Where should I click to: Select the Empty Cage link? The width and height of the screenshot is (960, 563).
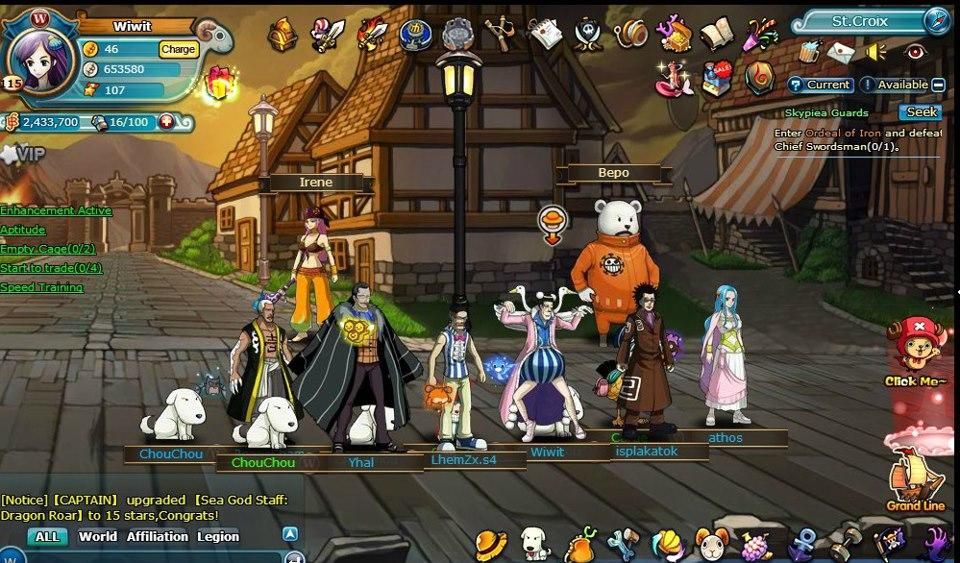coord(47,249)
